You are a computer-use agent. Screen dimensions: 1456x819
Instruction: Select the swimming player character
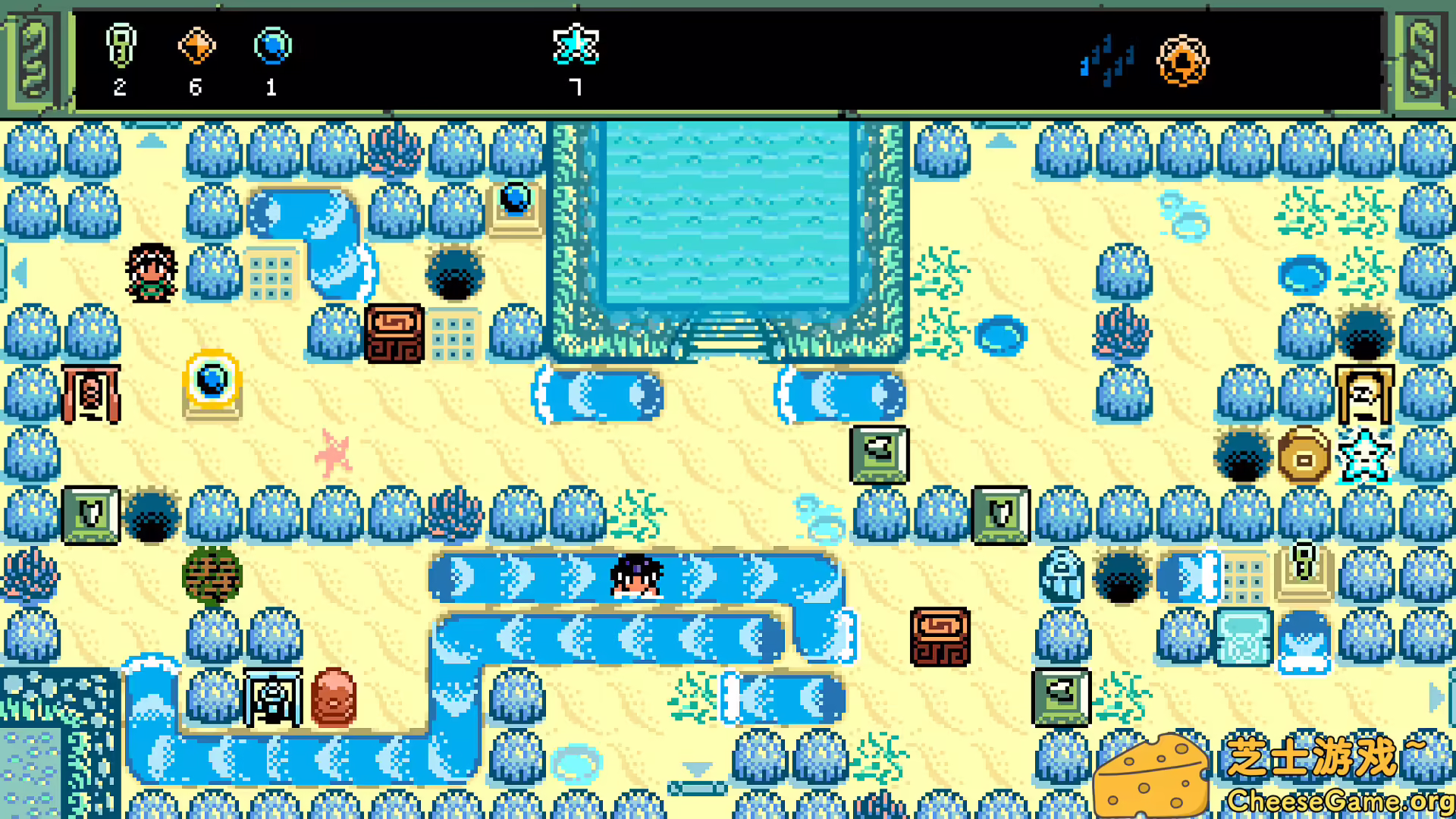(x=635, y=580)
